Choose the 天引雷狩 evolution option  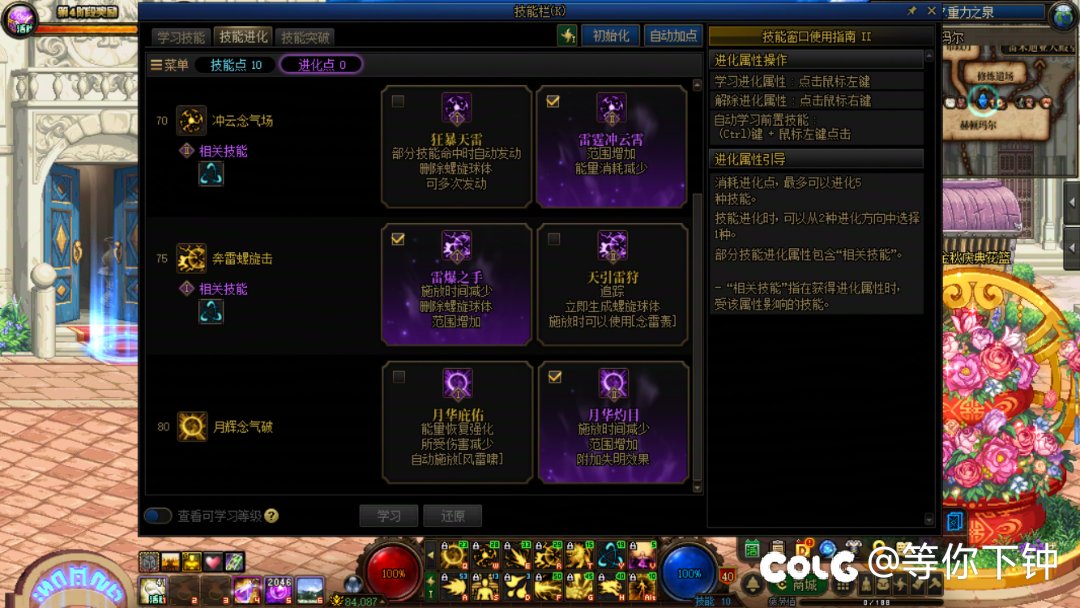click(x=611, y=284)
